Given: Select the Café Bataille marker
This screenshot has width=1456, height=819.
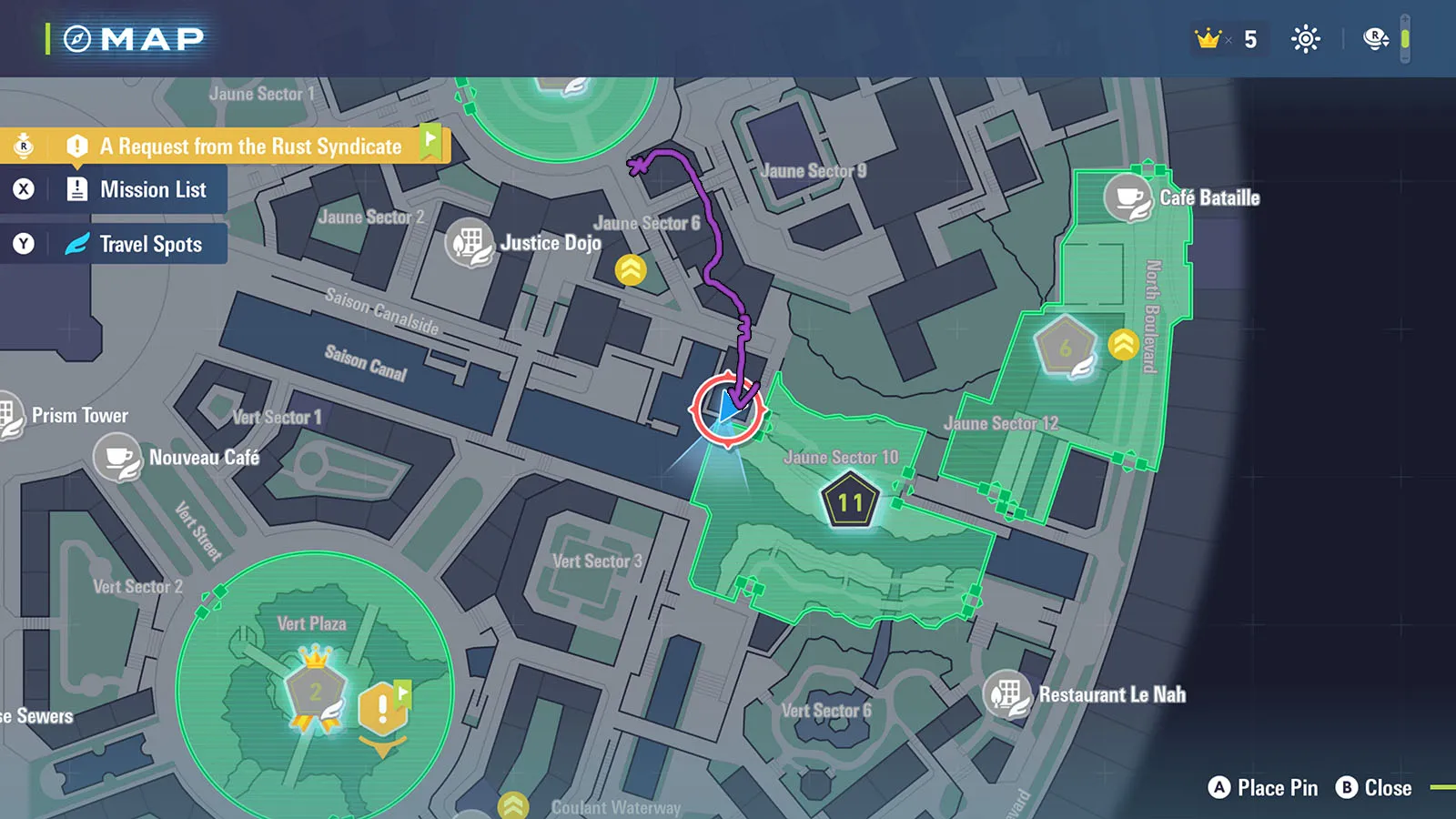Looking at the screenshot, I should pyautogui.click(x=1129, y=198).
